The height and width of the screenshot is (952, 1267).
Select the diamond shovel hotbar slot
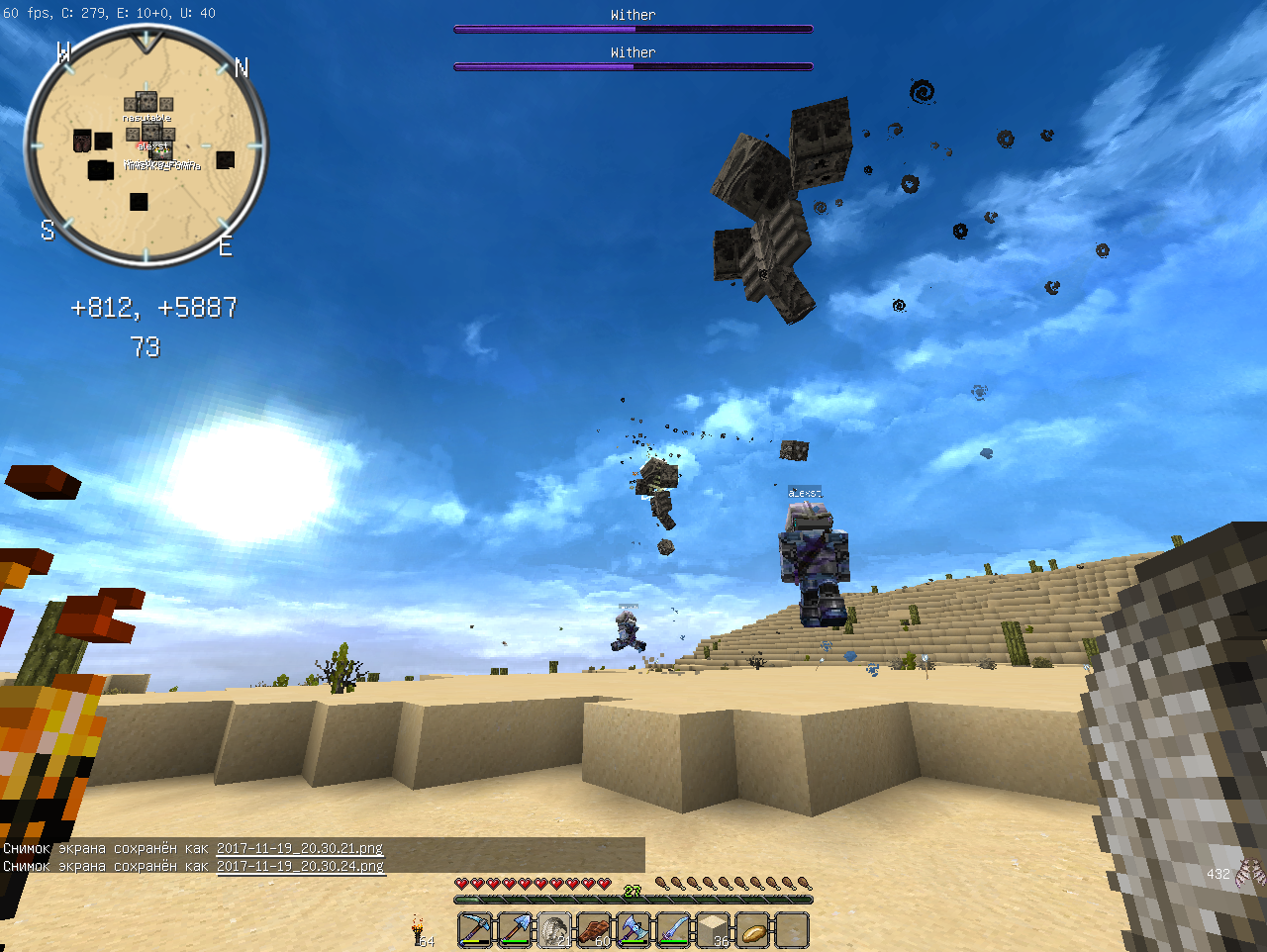pos(515,930)
